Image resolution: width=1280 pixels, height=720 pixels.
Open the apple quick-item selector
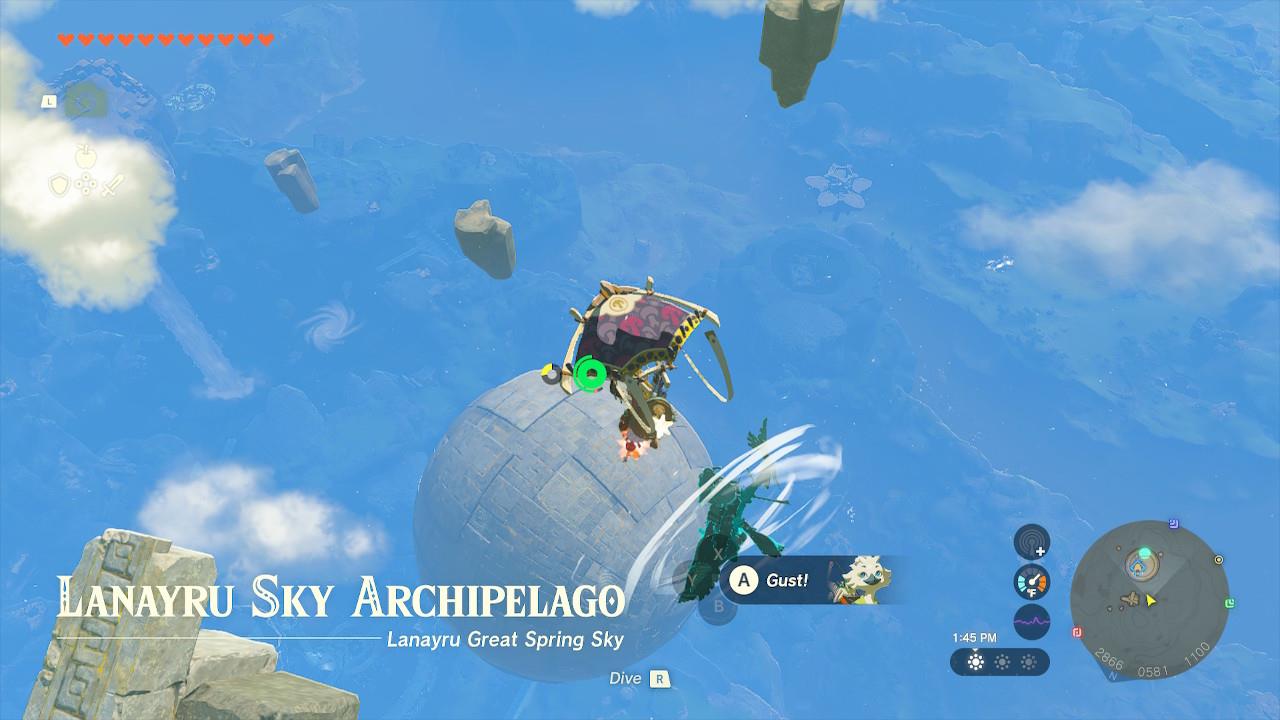(86, 155)
